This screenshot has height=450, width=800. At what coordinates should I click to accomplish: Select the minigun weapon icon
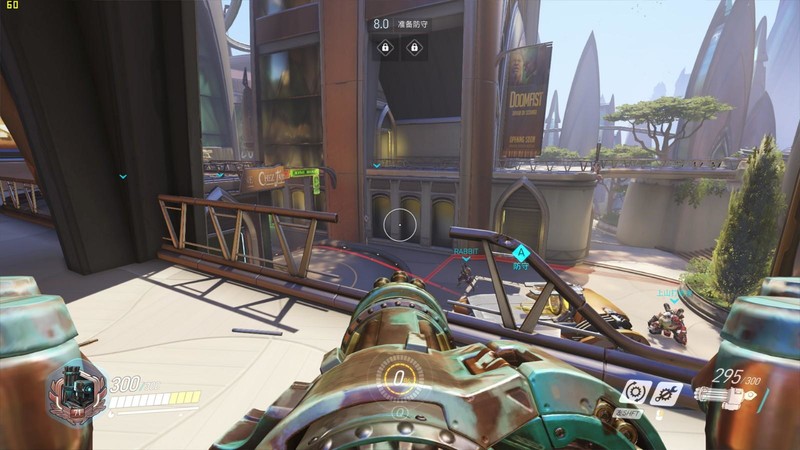(724, 395)
